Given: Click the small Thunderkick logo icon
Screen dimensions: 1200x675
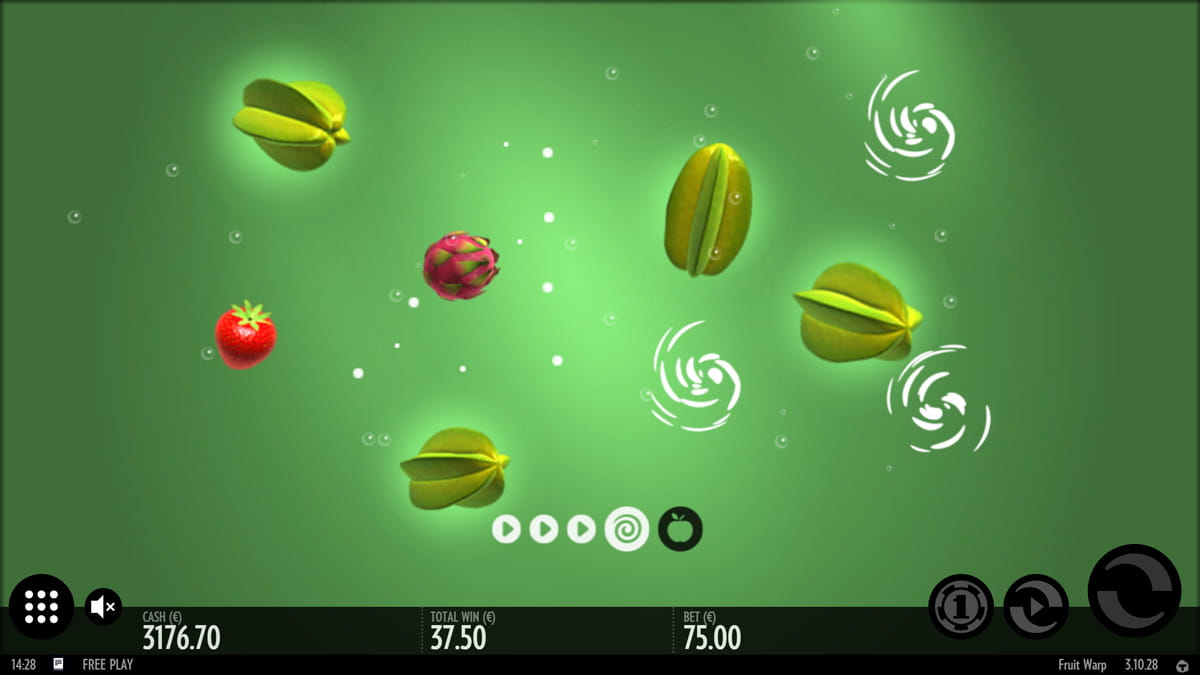Looking at the screenshot, I should point(1182,665).
